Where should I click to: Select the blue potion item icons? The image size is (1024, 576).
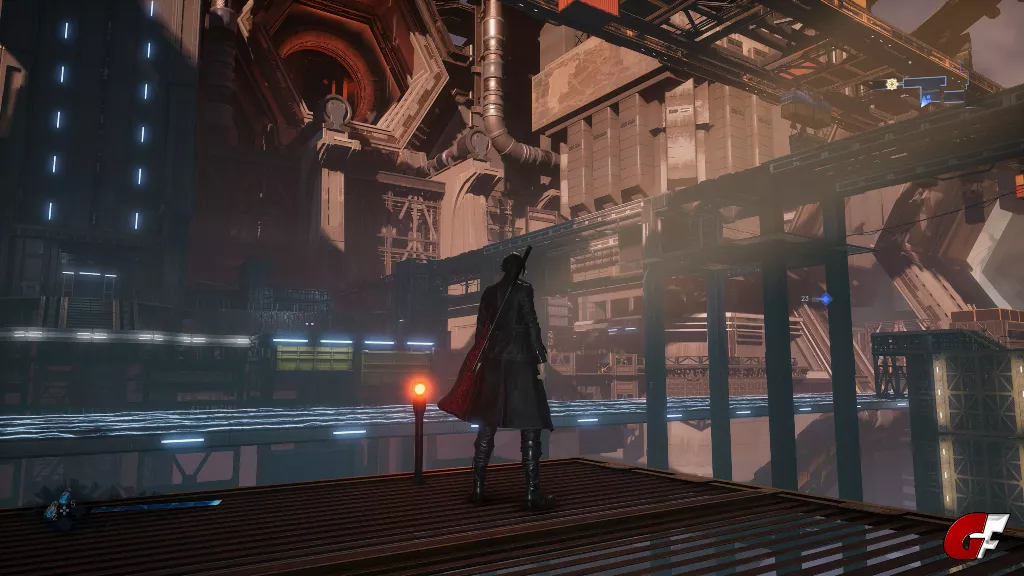click(60, 506)
